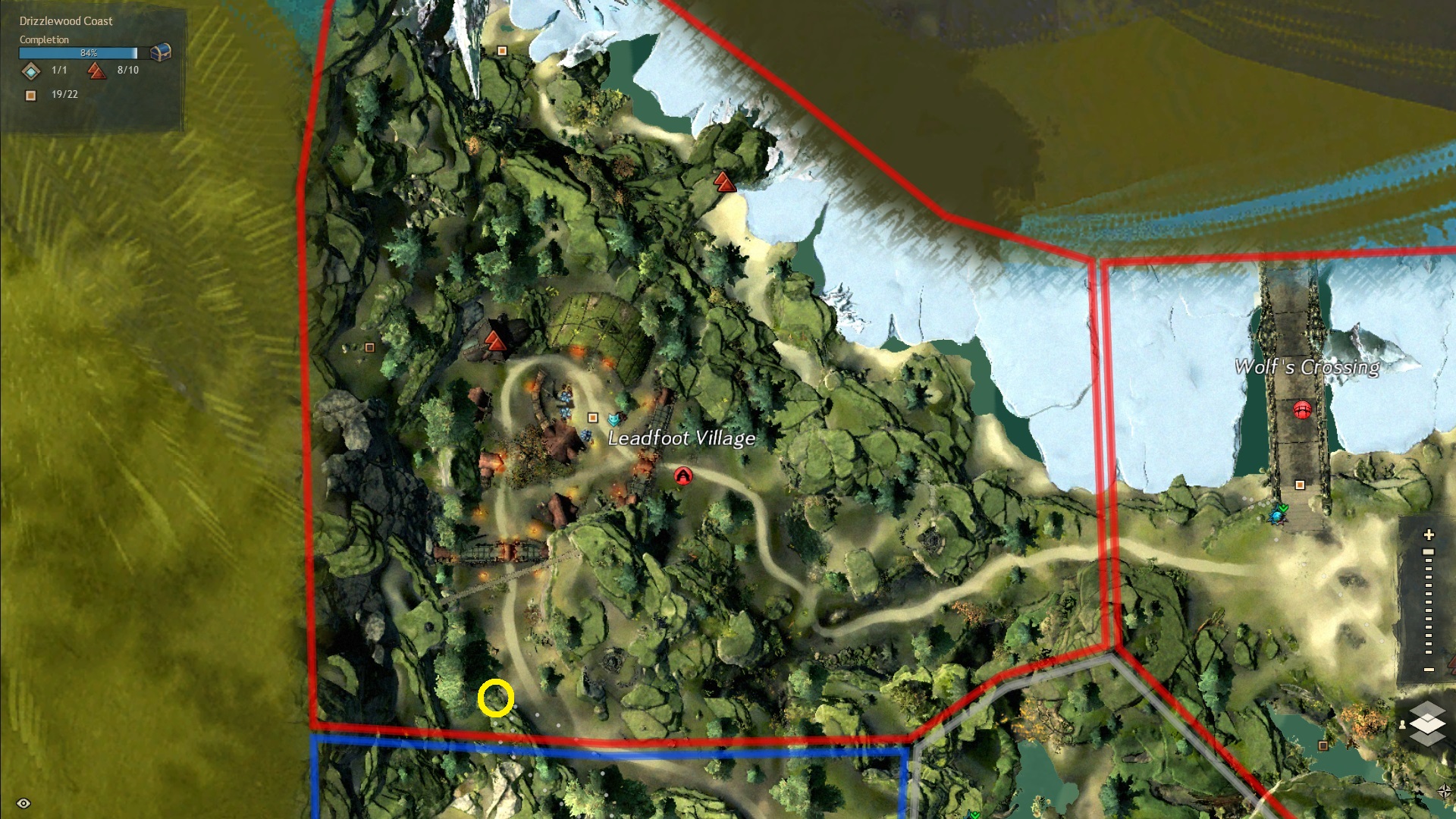Click the compass icon in the corner
Screen dimensions: 1456x819
tap(1444, 791)
